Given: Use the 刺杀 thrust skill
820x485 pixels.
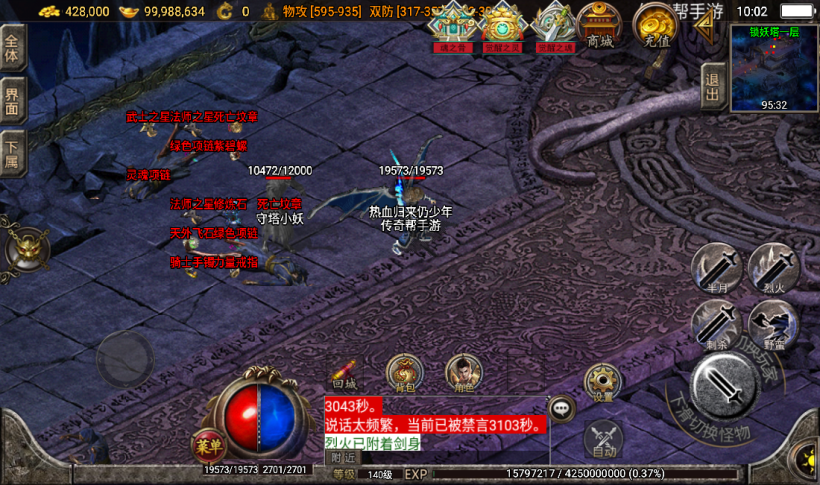Looking at the screenshot, I should click(716, 326).
